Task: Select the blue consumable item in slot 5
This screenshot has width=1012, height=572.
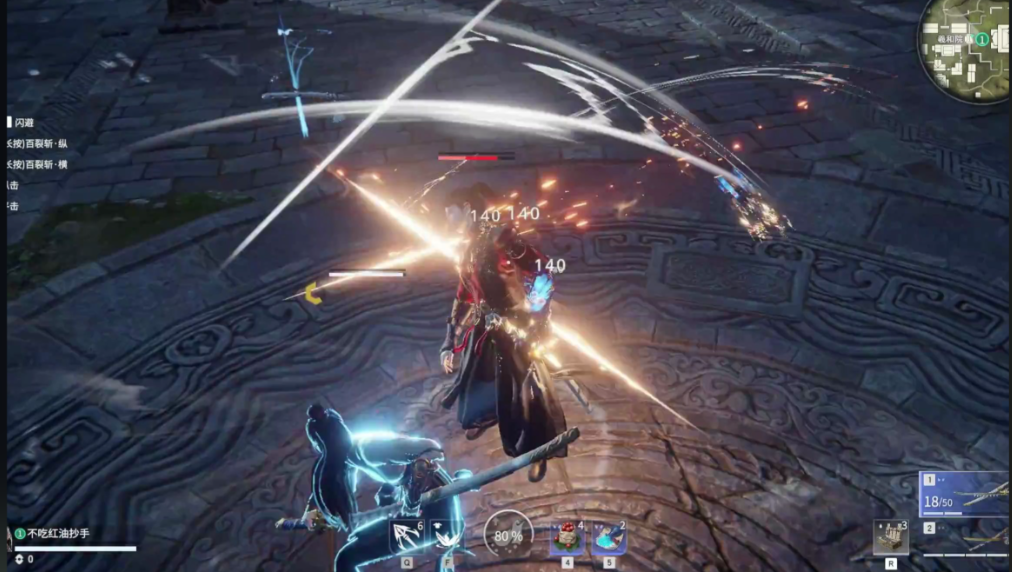Action: tap(608, 539)
